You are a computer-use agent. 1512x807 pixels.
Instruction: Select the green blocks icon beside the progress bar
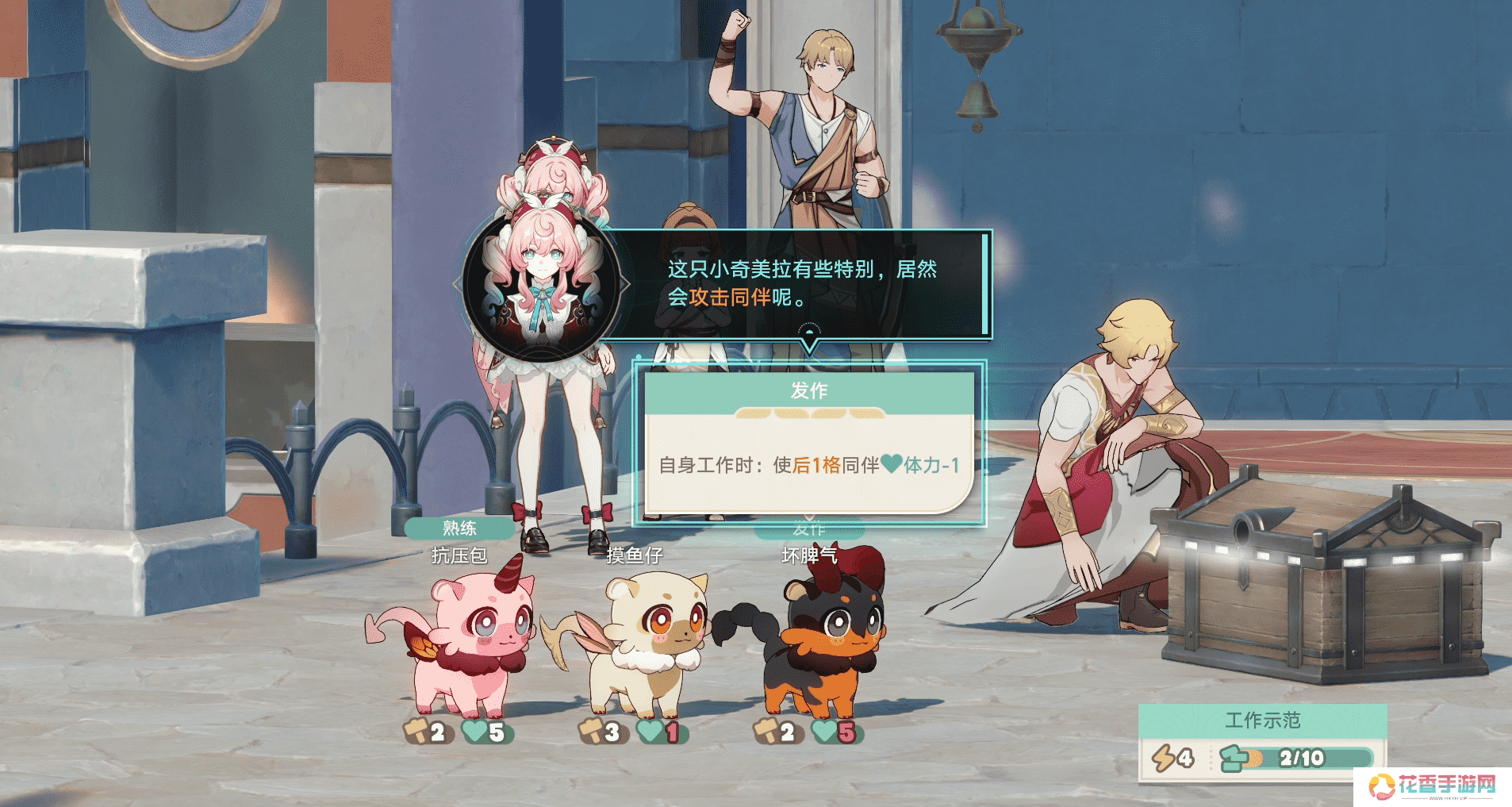click(x=1234, y=756)
